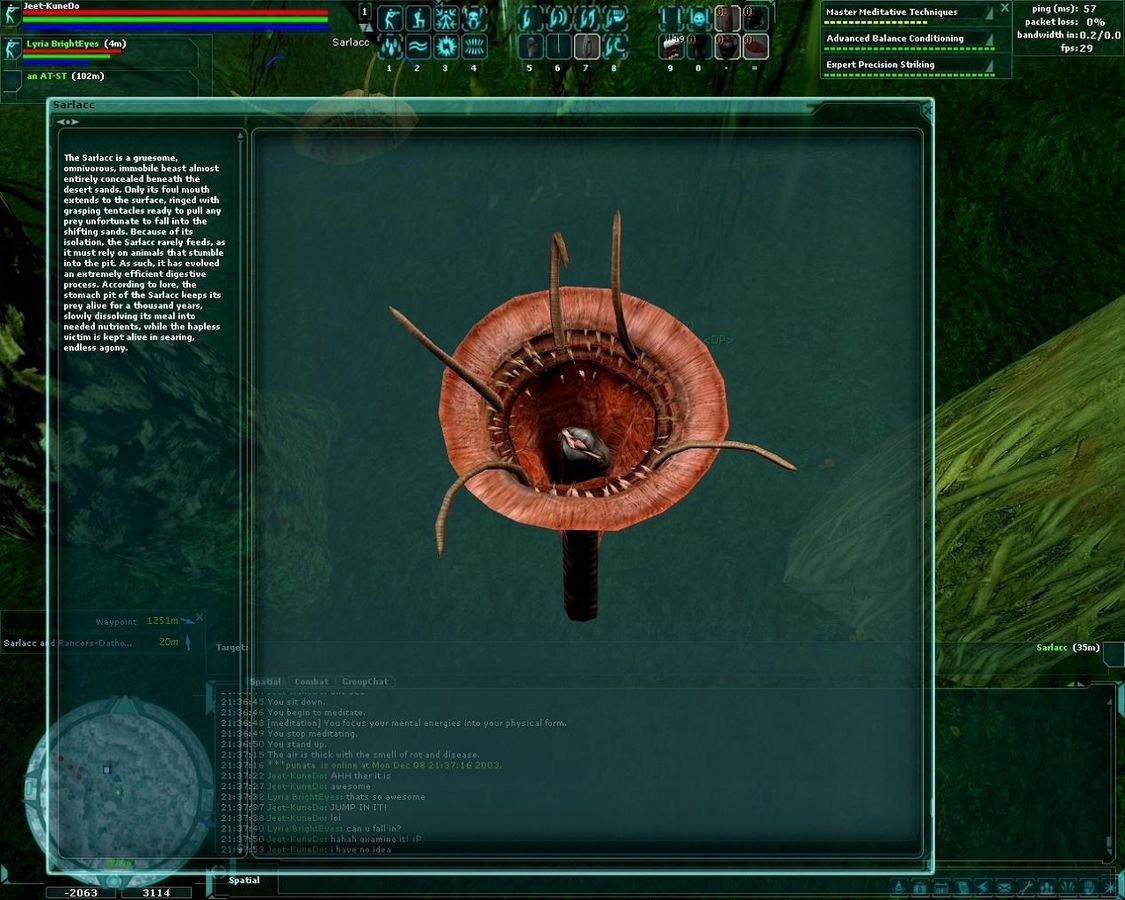Click the circular radar minimap
This screenshot has height=900, width=1125.
(x=104, y=777)
